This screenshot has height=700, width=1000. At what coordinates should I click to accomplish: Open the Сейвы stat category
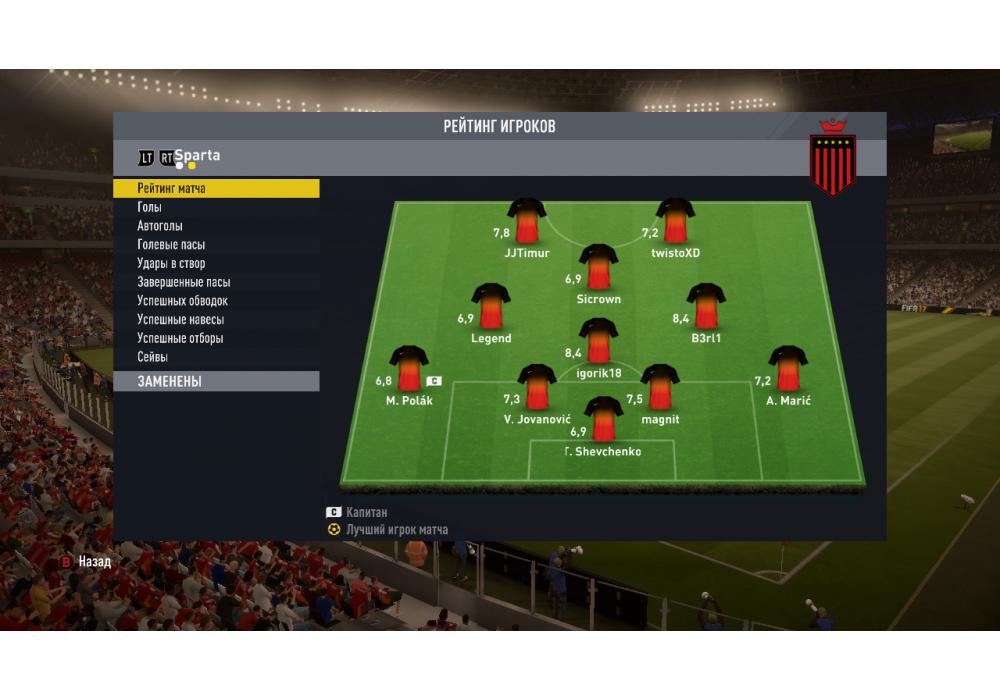[215, 357]
